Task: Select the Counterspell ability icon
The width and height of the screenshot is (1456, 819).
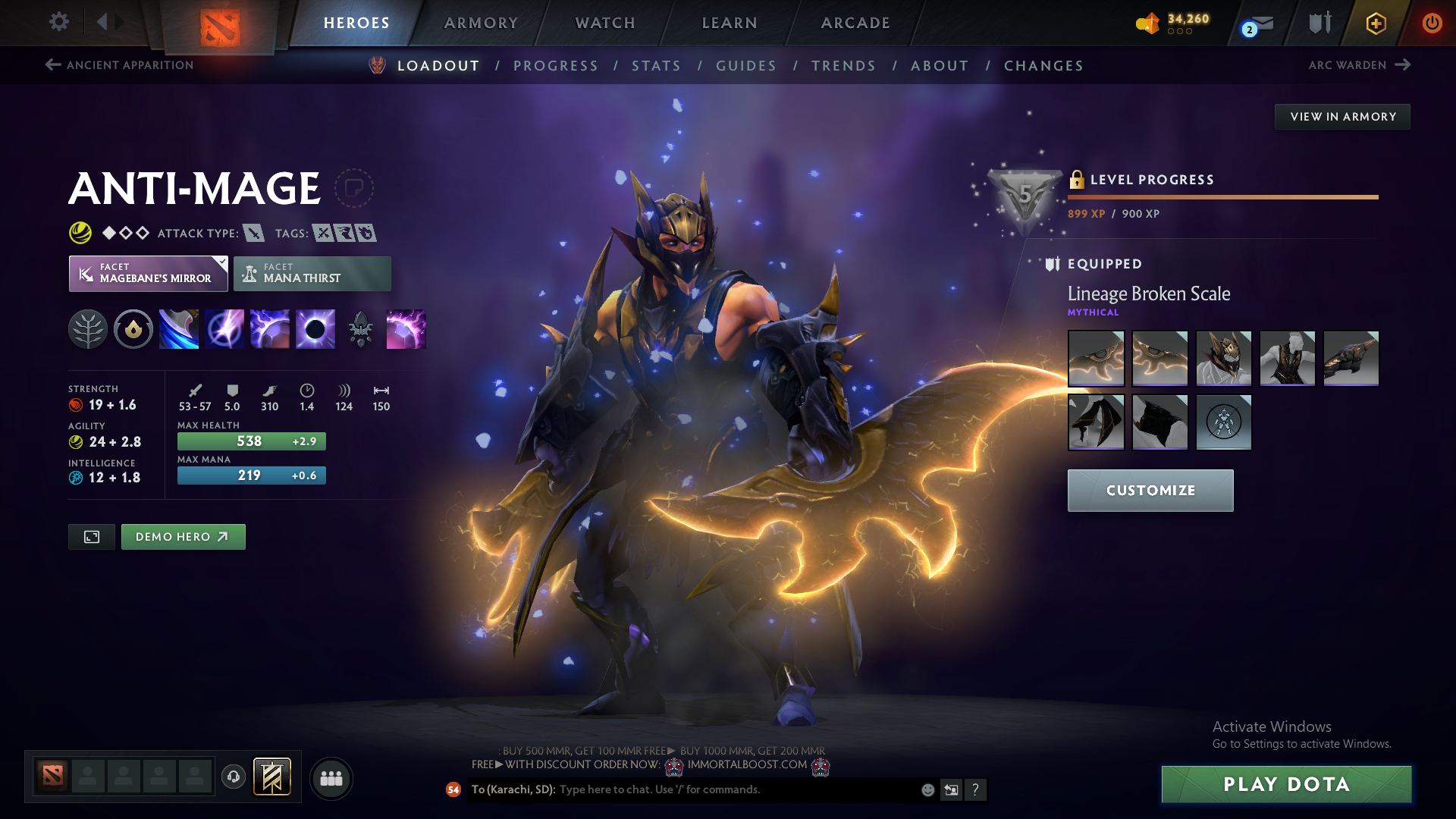Action: (270, 328)
